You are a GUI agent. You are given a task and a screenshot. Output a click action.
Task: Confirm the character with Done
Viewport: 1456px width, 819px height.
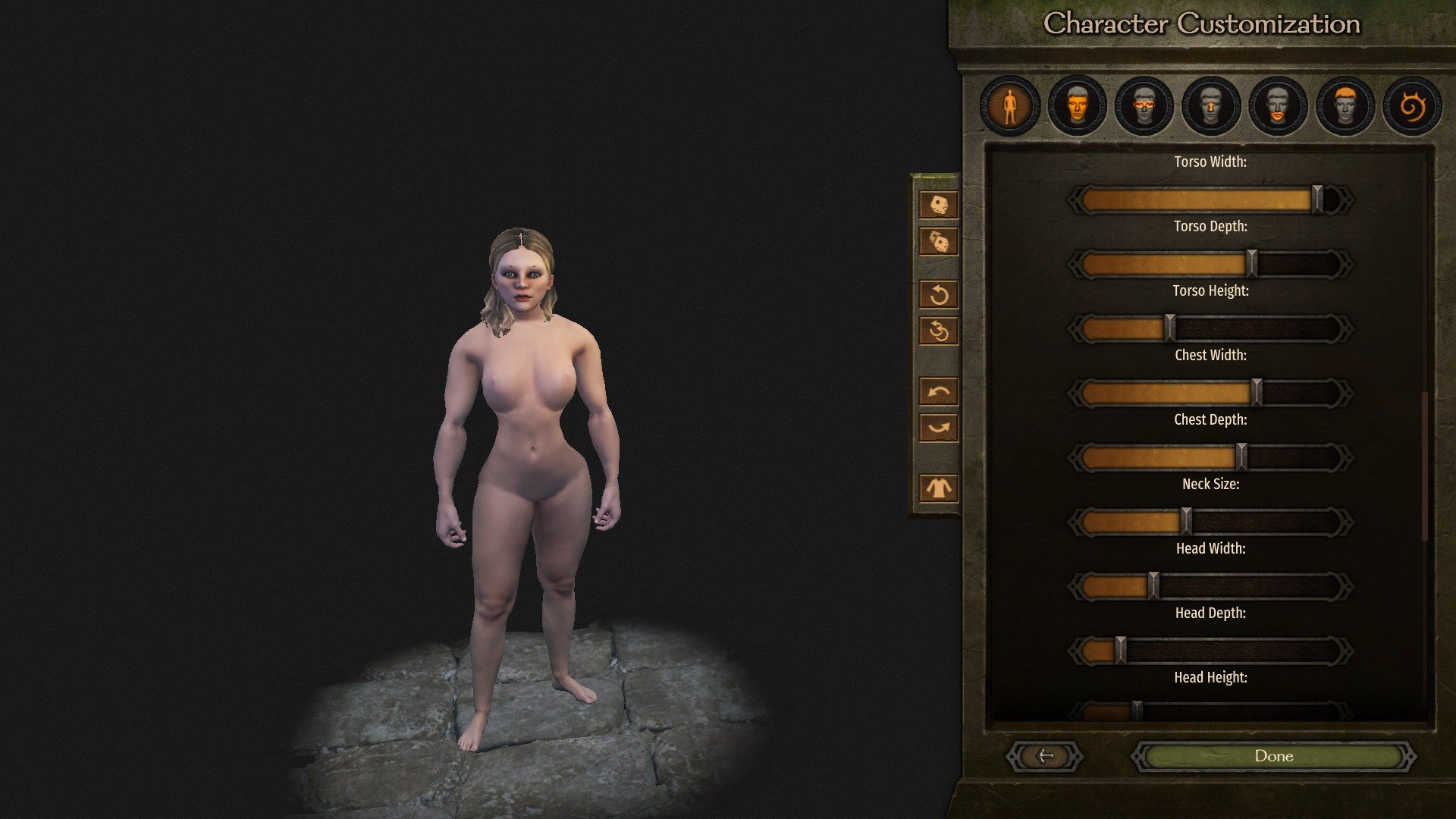point(1273,756)
